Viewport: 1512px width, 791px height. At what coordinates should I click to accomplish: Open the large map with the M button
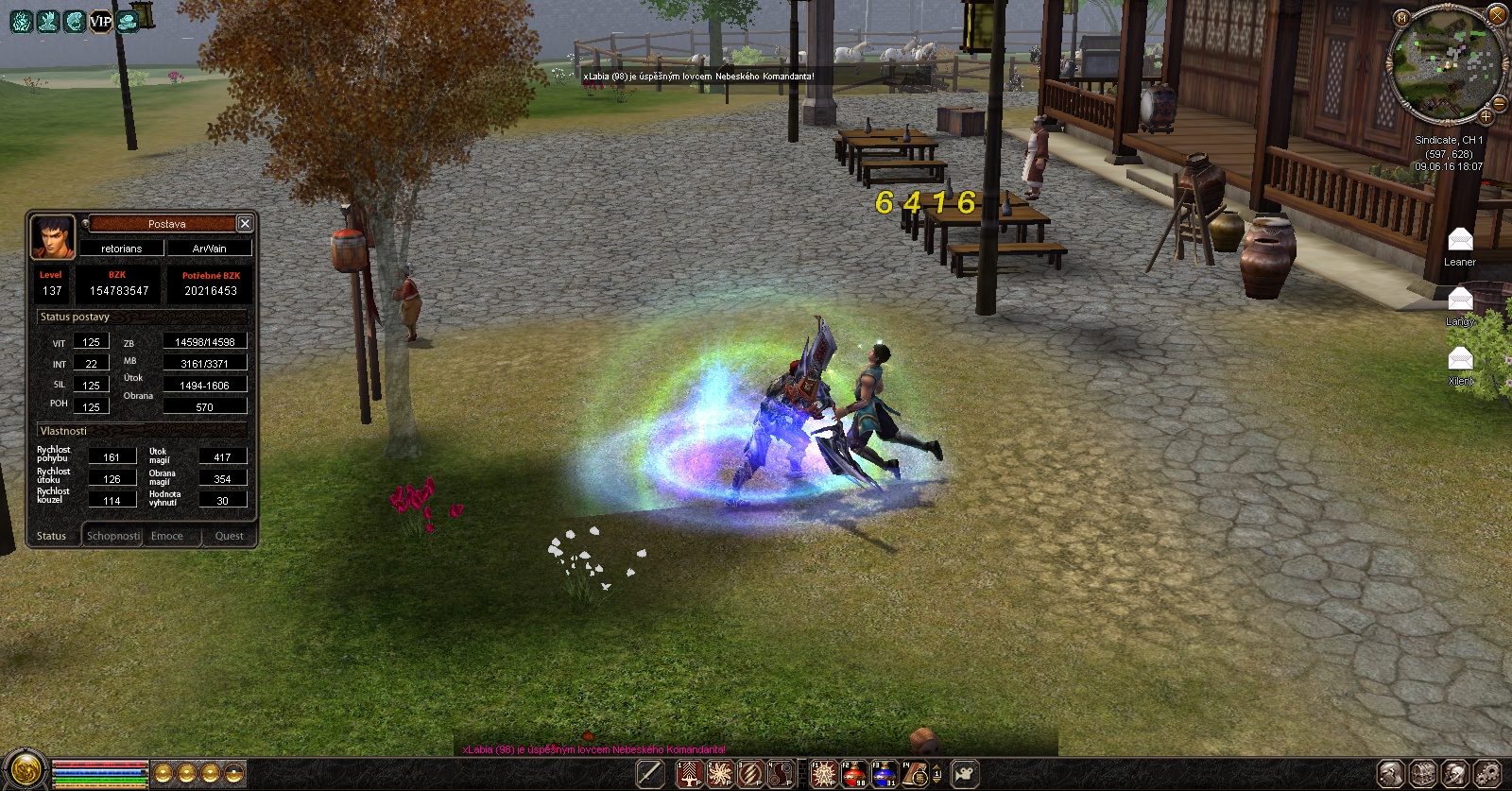point(1401,17)
